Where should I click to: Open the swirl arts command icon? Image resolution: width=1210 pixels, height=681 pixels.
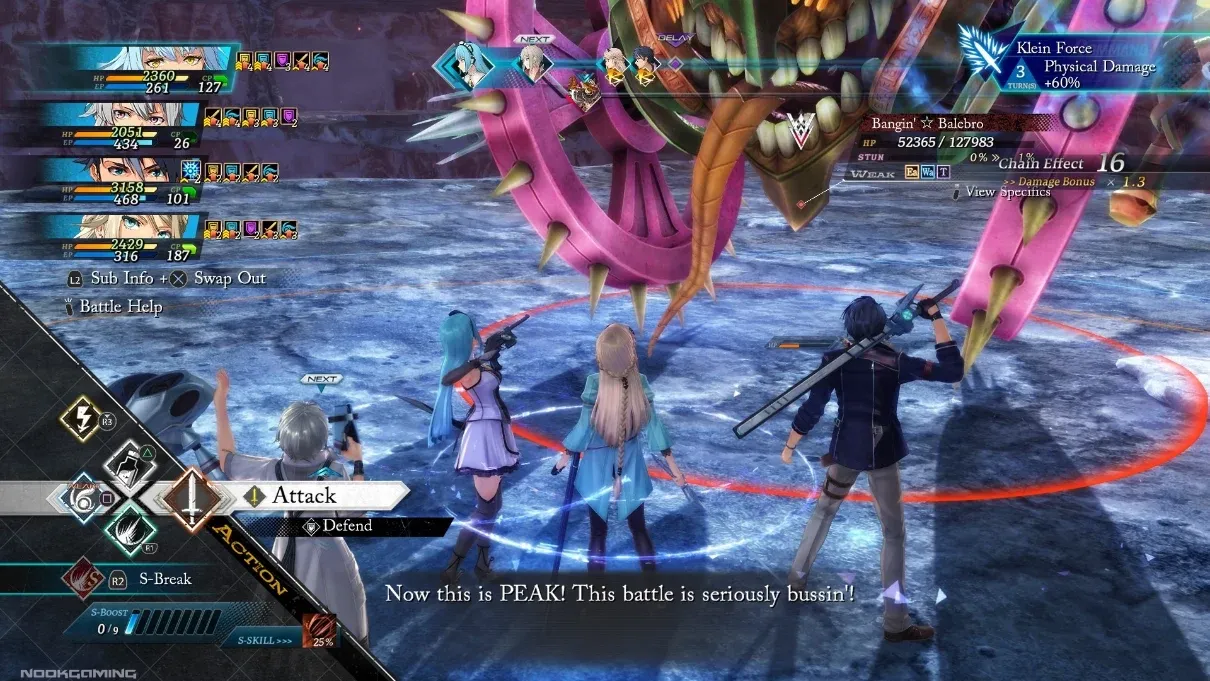80,496
